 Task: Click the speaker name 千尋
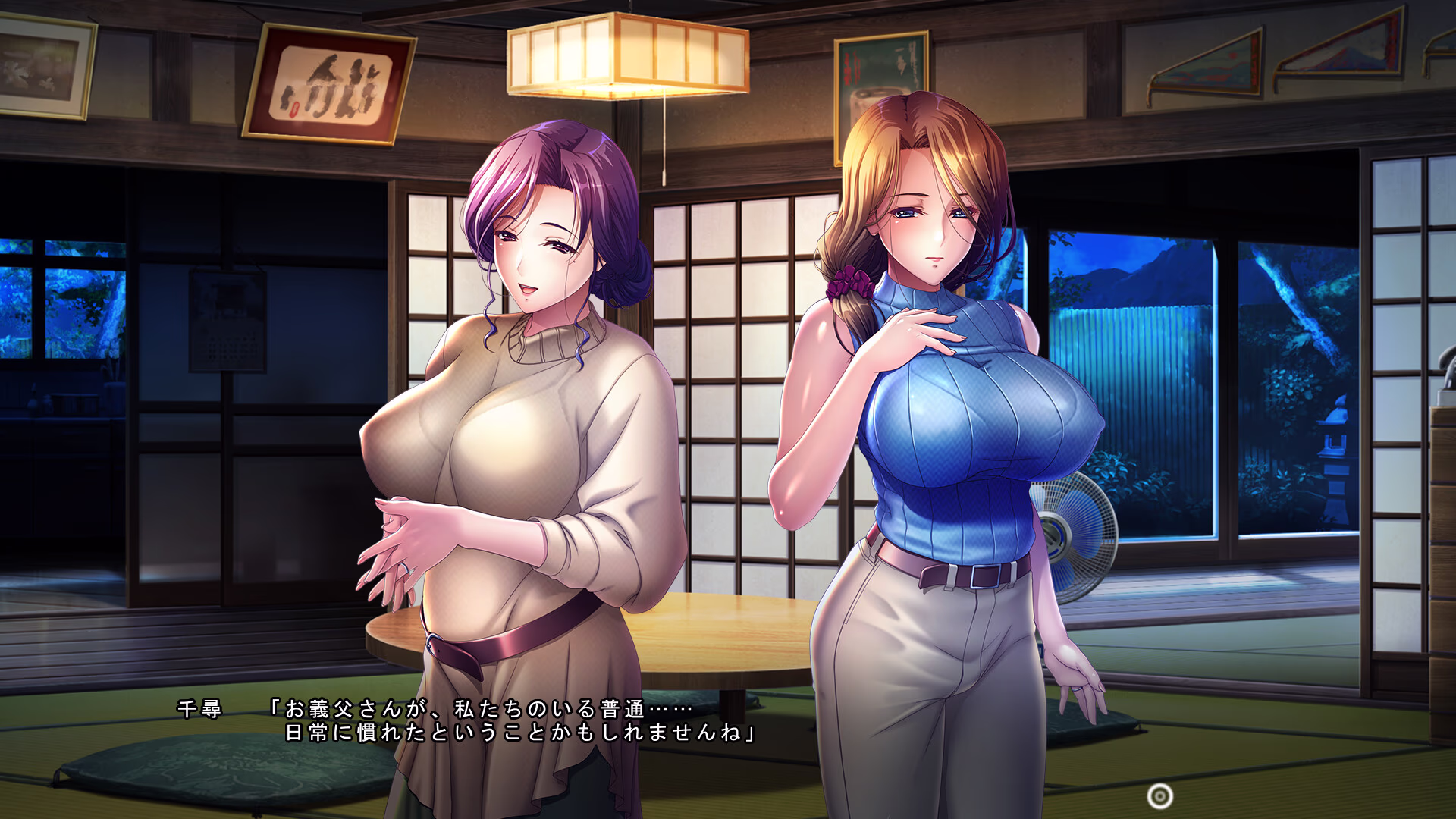(199, 709)
